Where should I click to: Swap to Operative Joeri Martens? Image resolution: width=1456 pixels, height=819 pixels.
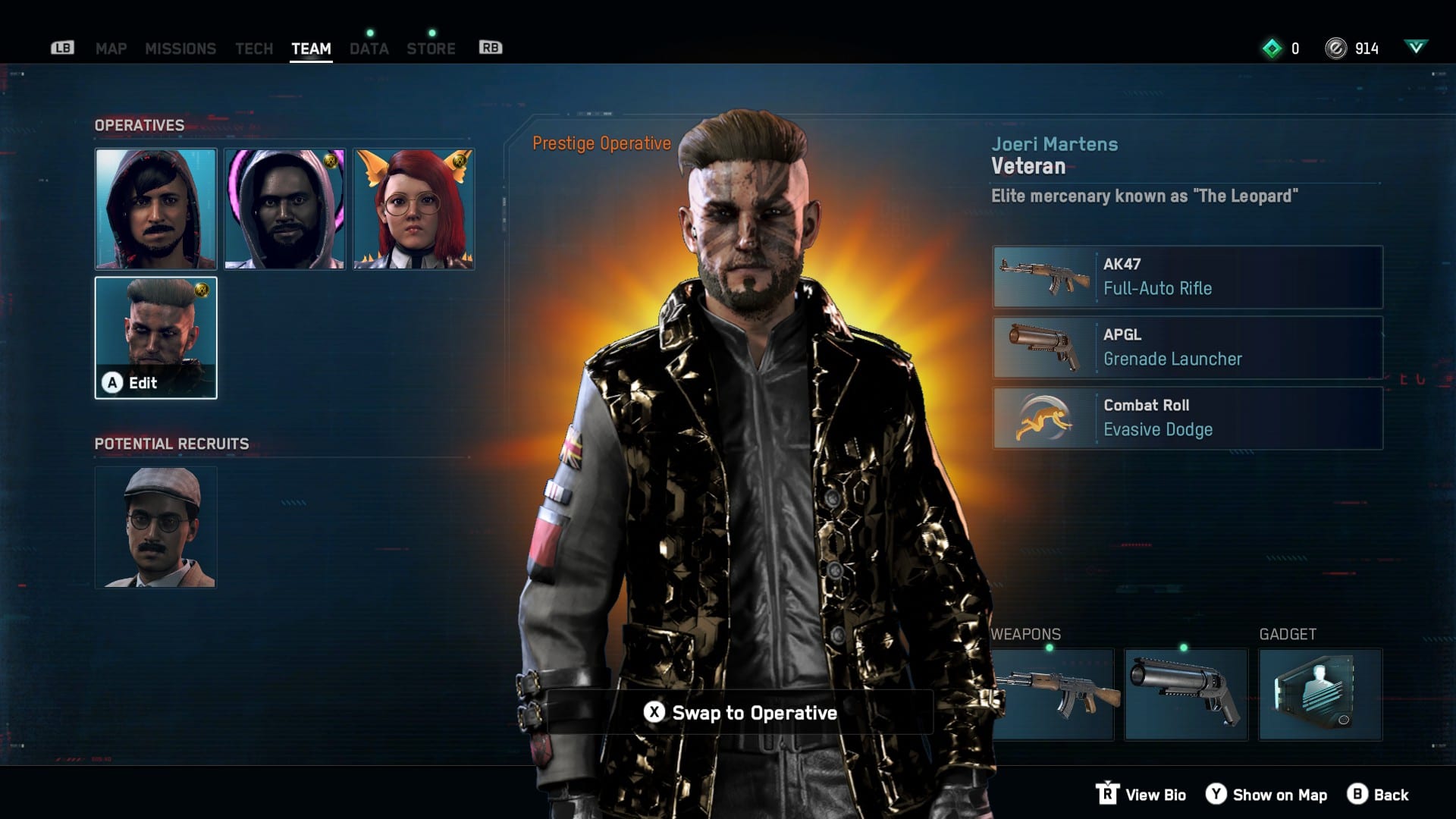(x=740, y=713)
